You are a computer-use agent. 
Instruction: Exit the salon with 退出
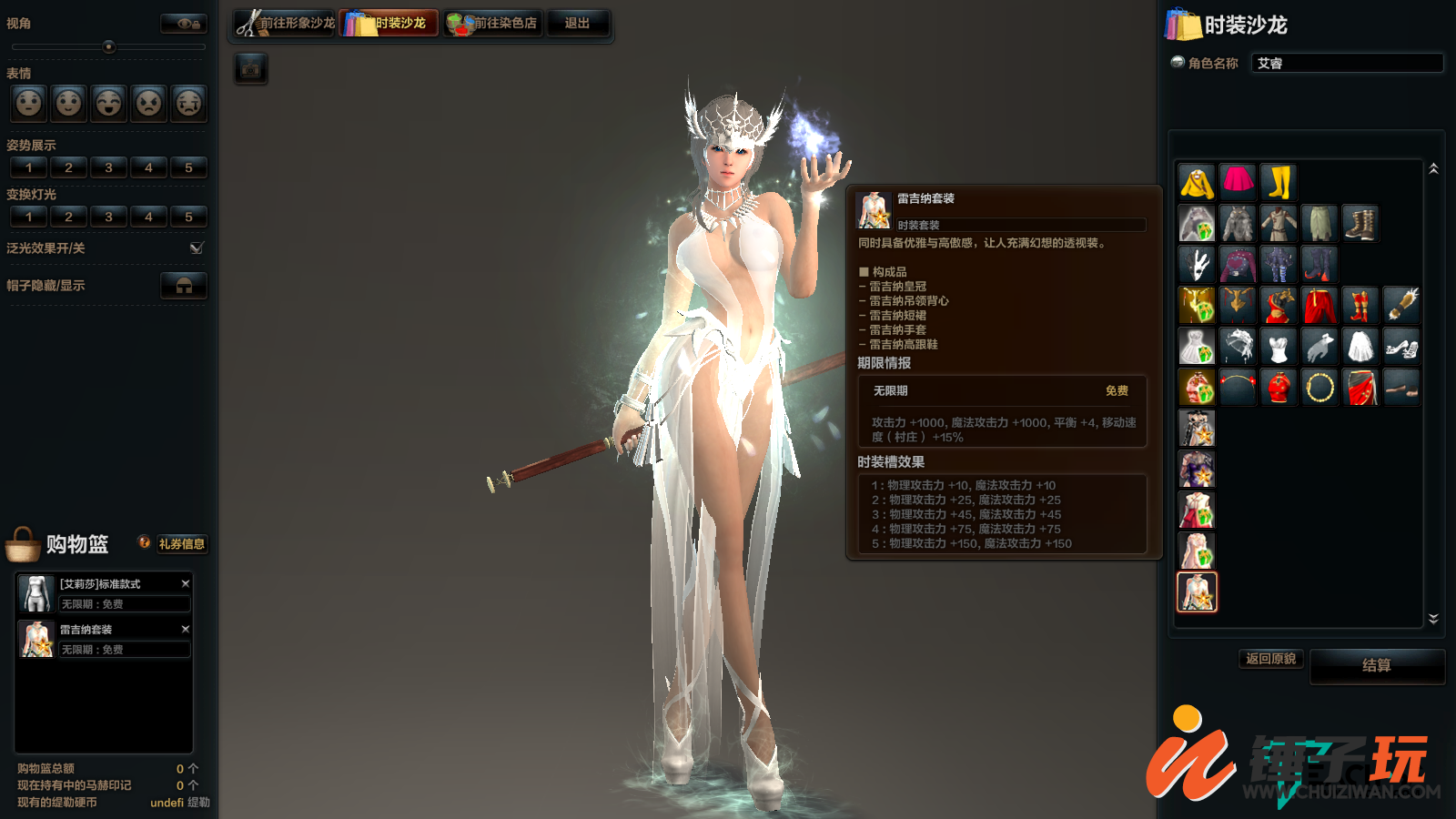click(577, 23)
